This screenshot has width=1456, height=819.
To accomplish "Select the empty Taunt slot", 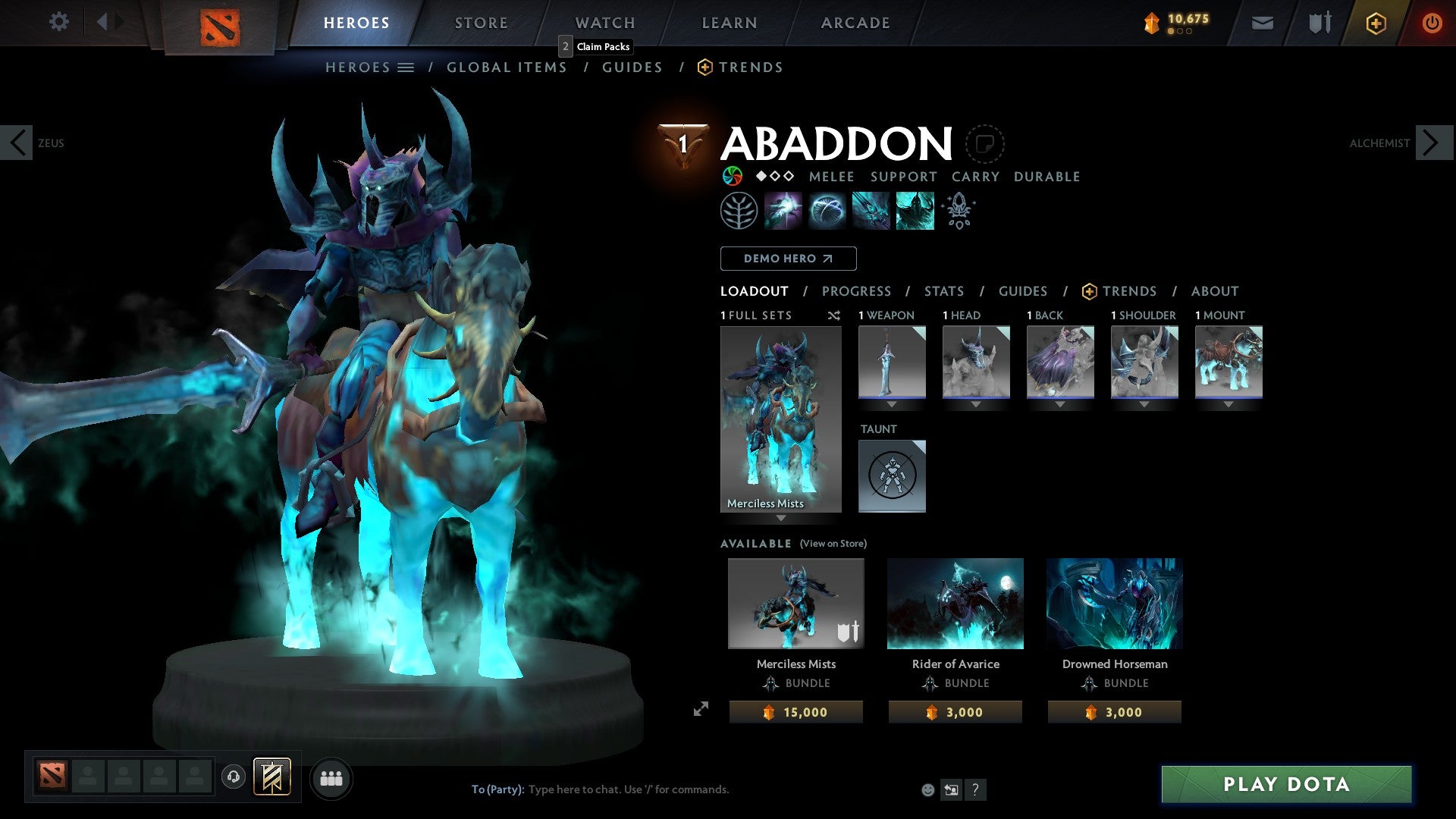I will 892,476.
